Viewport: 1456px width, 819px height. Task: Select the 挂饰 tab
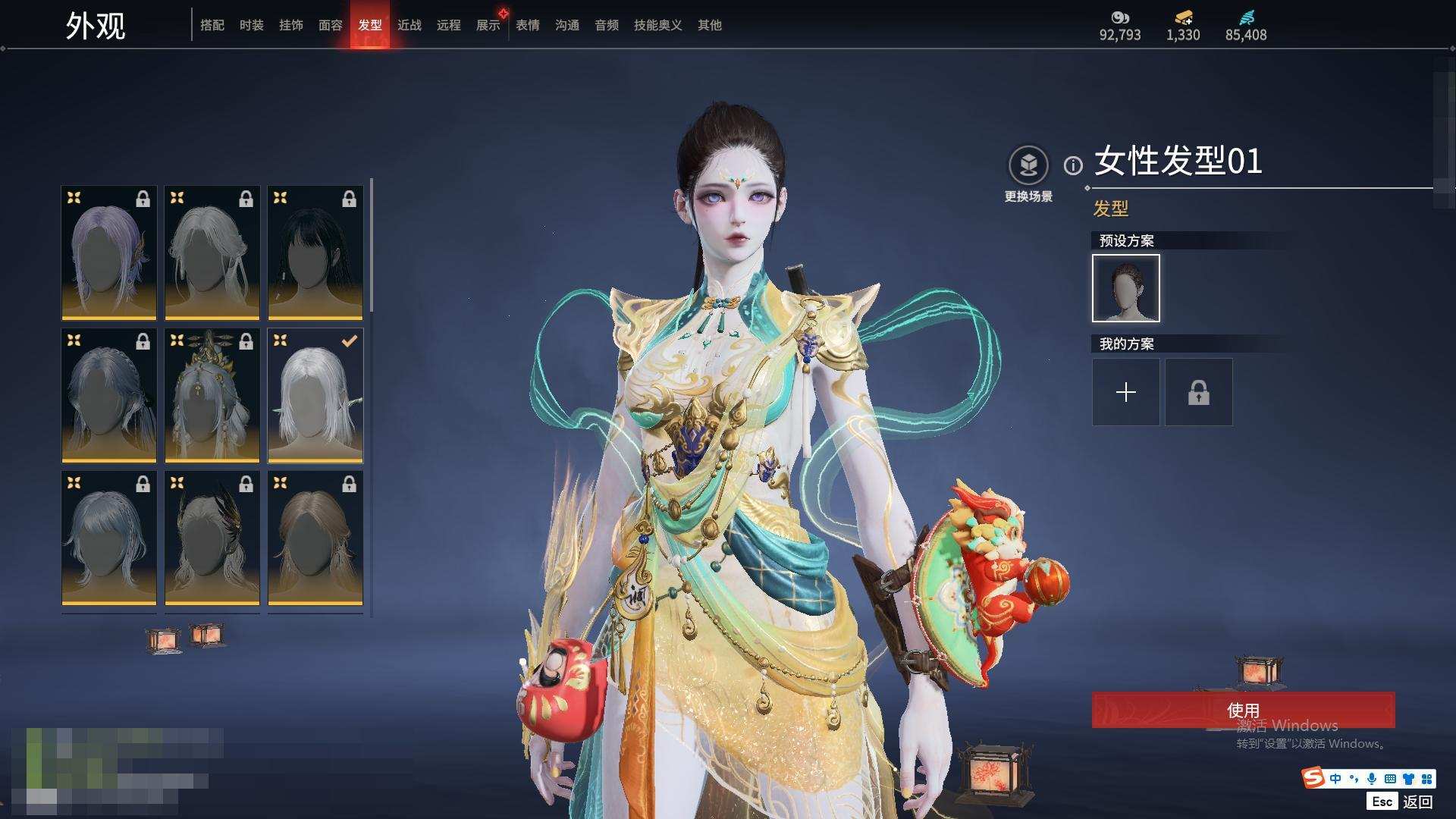point(291,25)
